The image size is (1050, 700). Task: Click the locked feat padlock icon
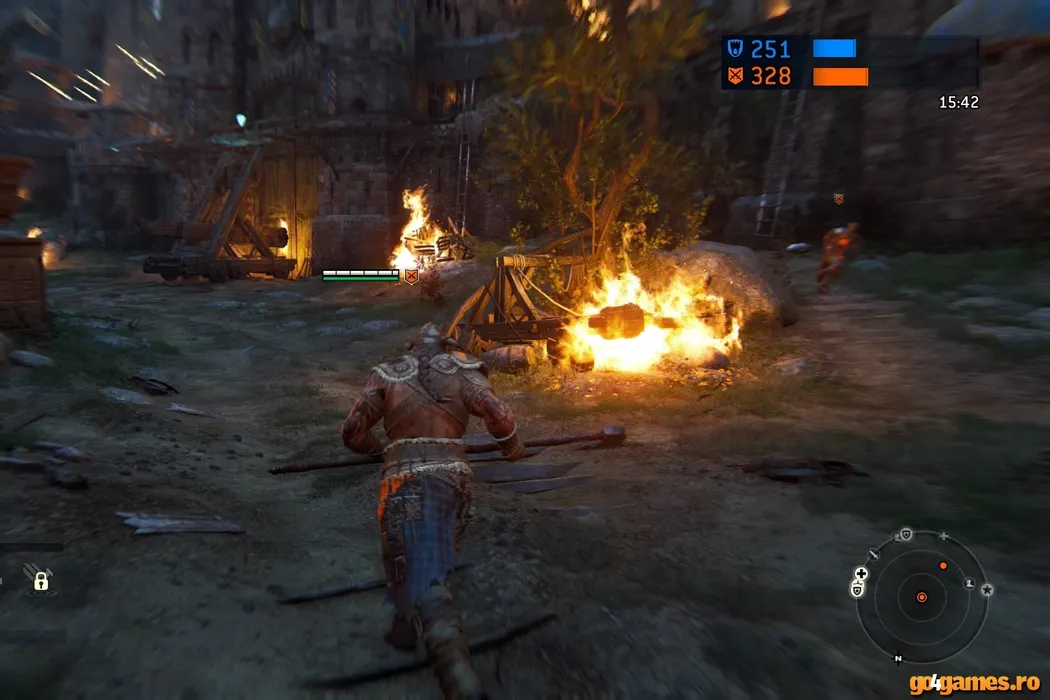coord(41,580)
